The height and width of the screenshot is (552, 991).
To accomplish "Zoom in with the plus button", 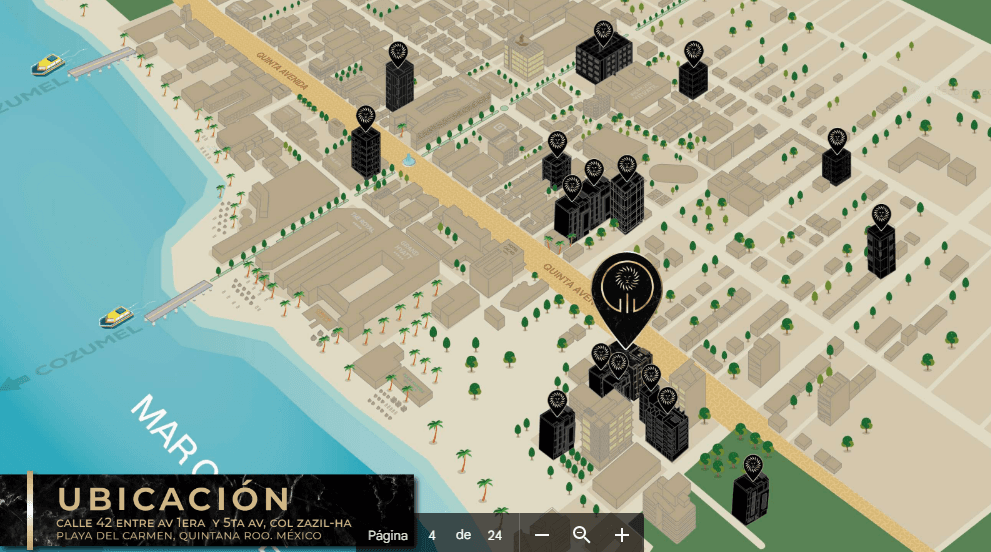I will tap(622, 535).
